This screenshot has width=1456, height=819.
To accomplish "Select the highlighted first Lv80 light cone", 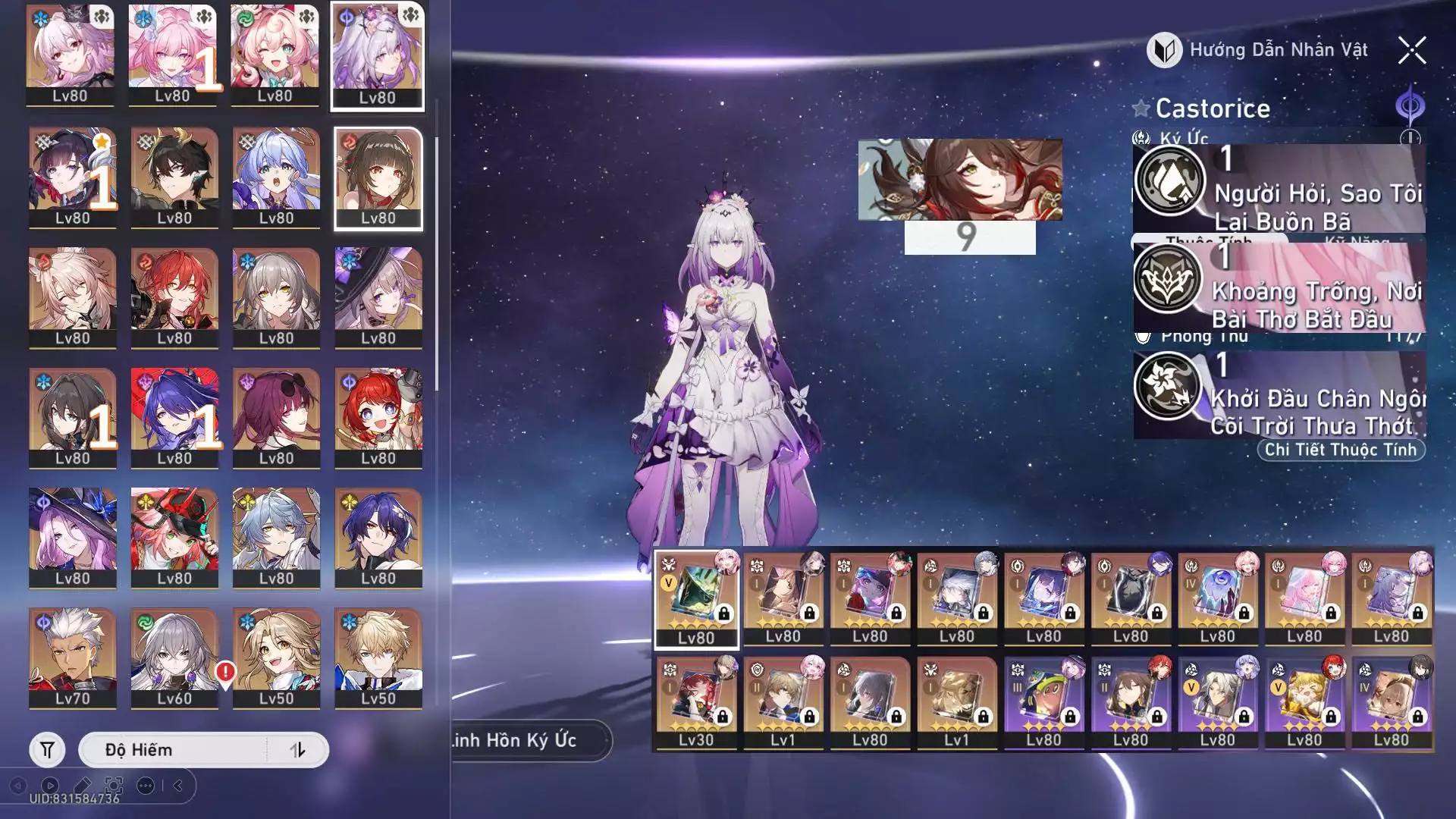I will point(696,599).
